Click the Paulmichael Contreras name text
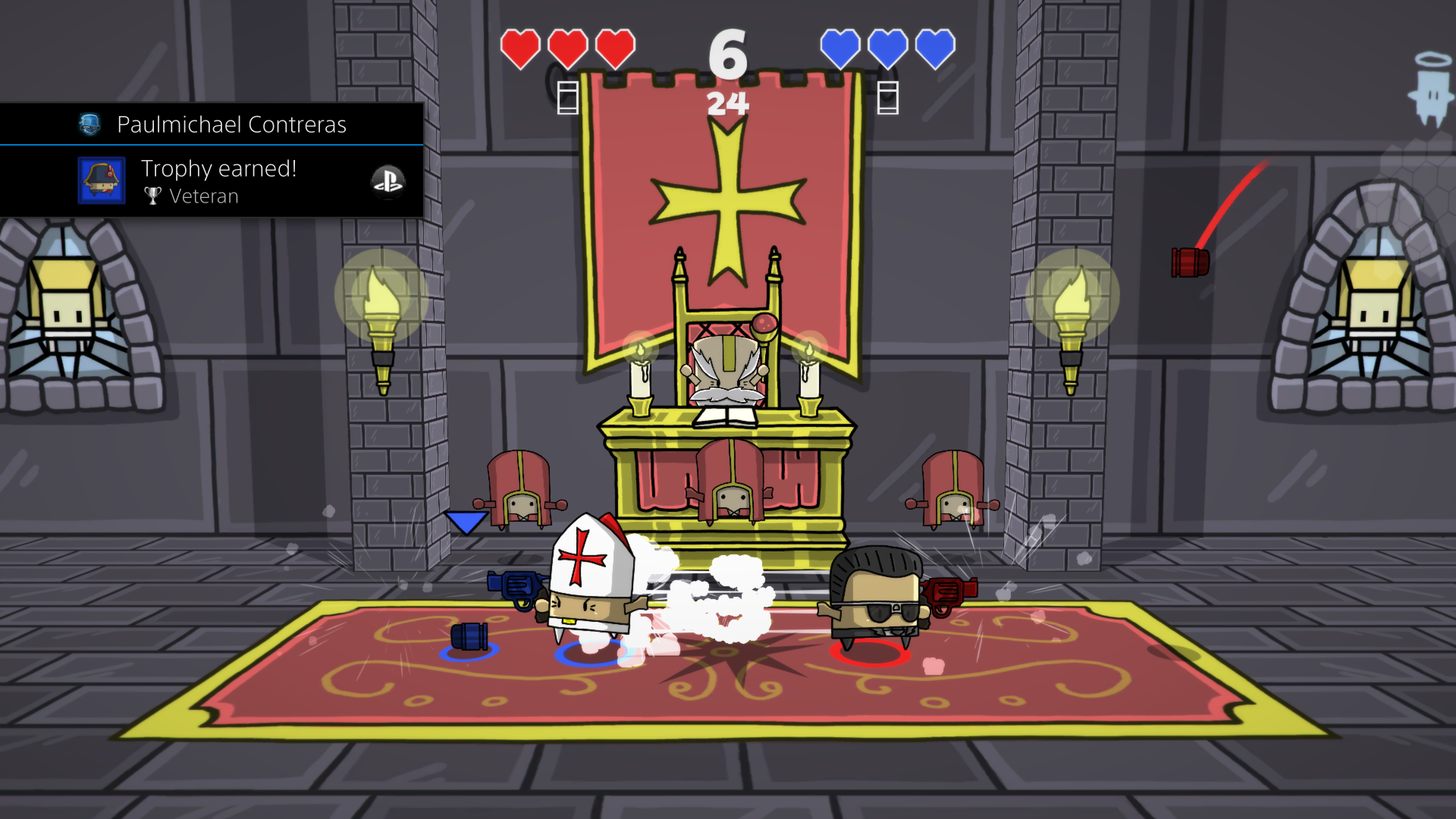 point(232,124)
